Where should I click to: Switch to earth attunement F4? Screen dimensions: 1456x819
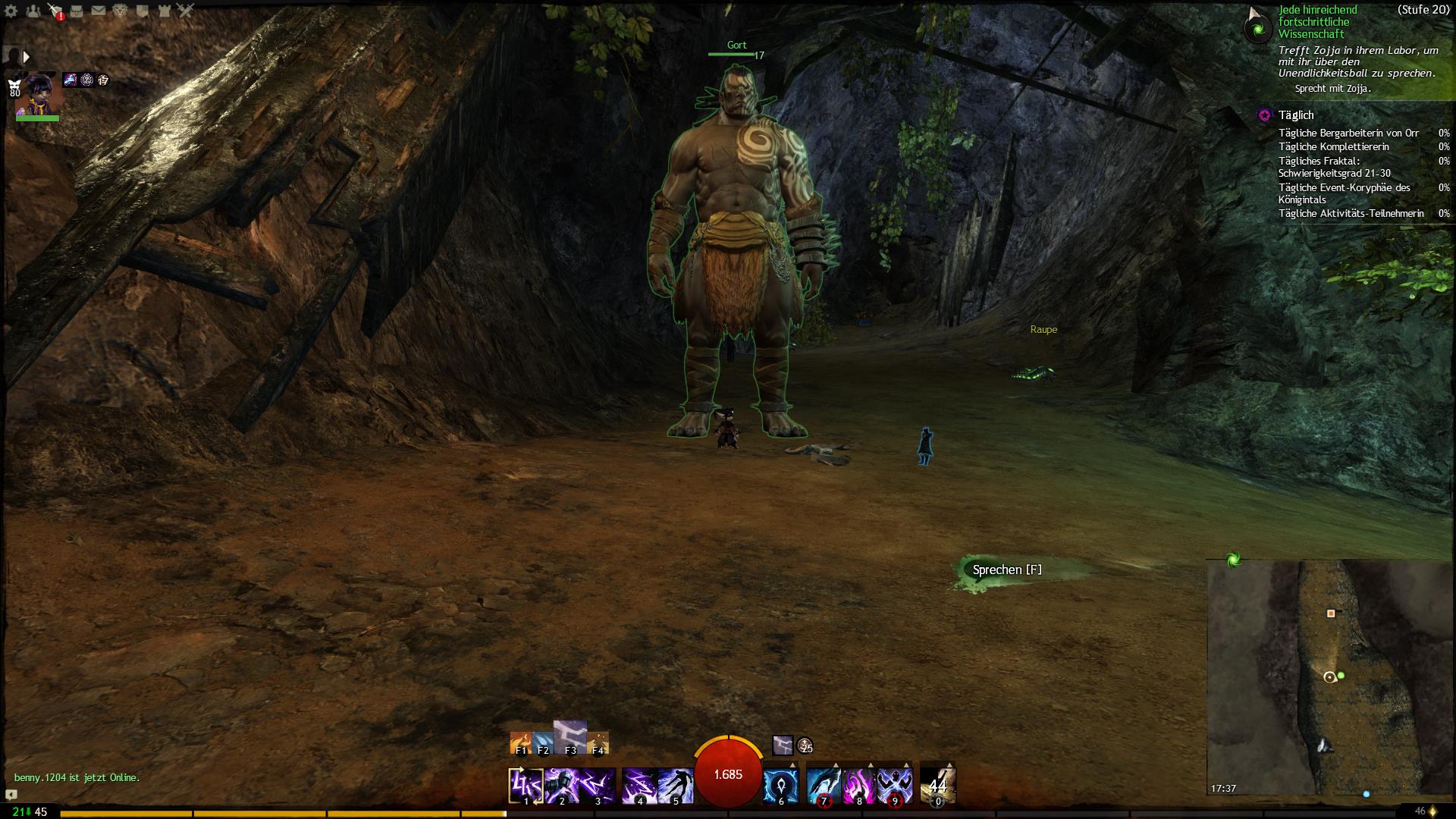[598, 743]
